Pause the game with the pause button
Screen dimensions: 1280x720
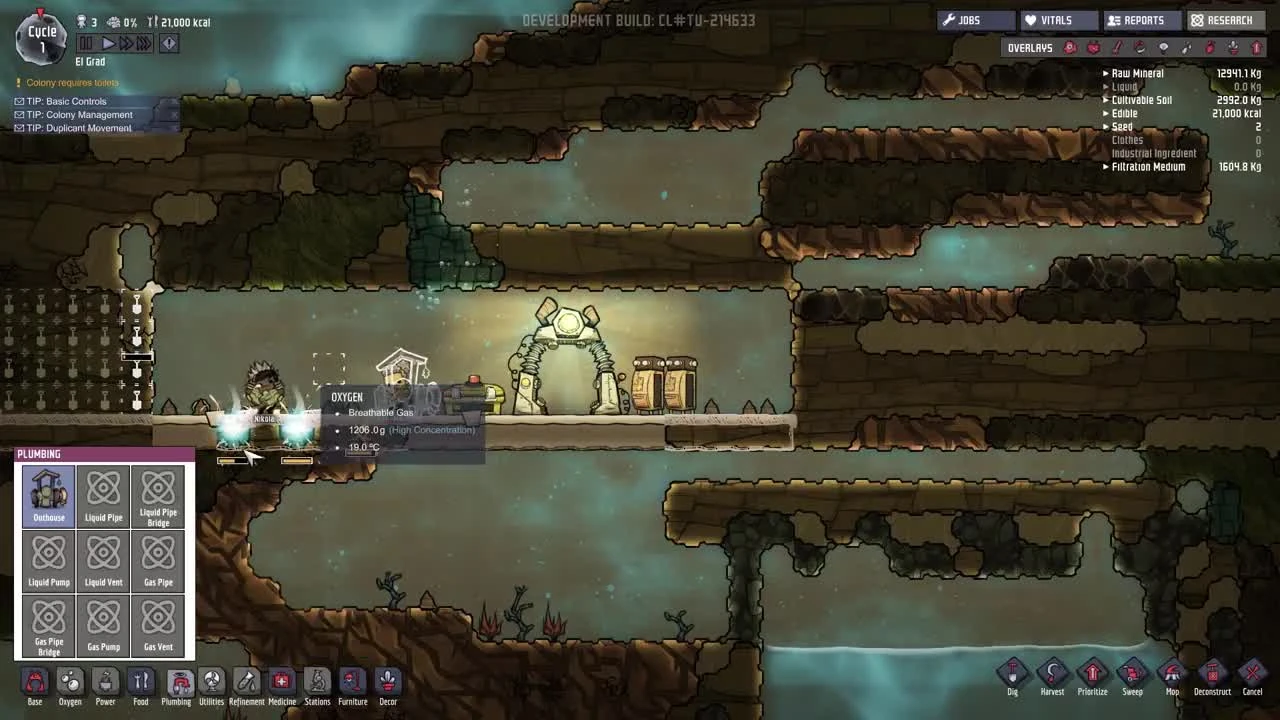coord(84,42)
